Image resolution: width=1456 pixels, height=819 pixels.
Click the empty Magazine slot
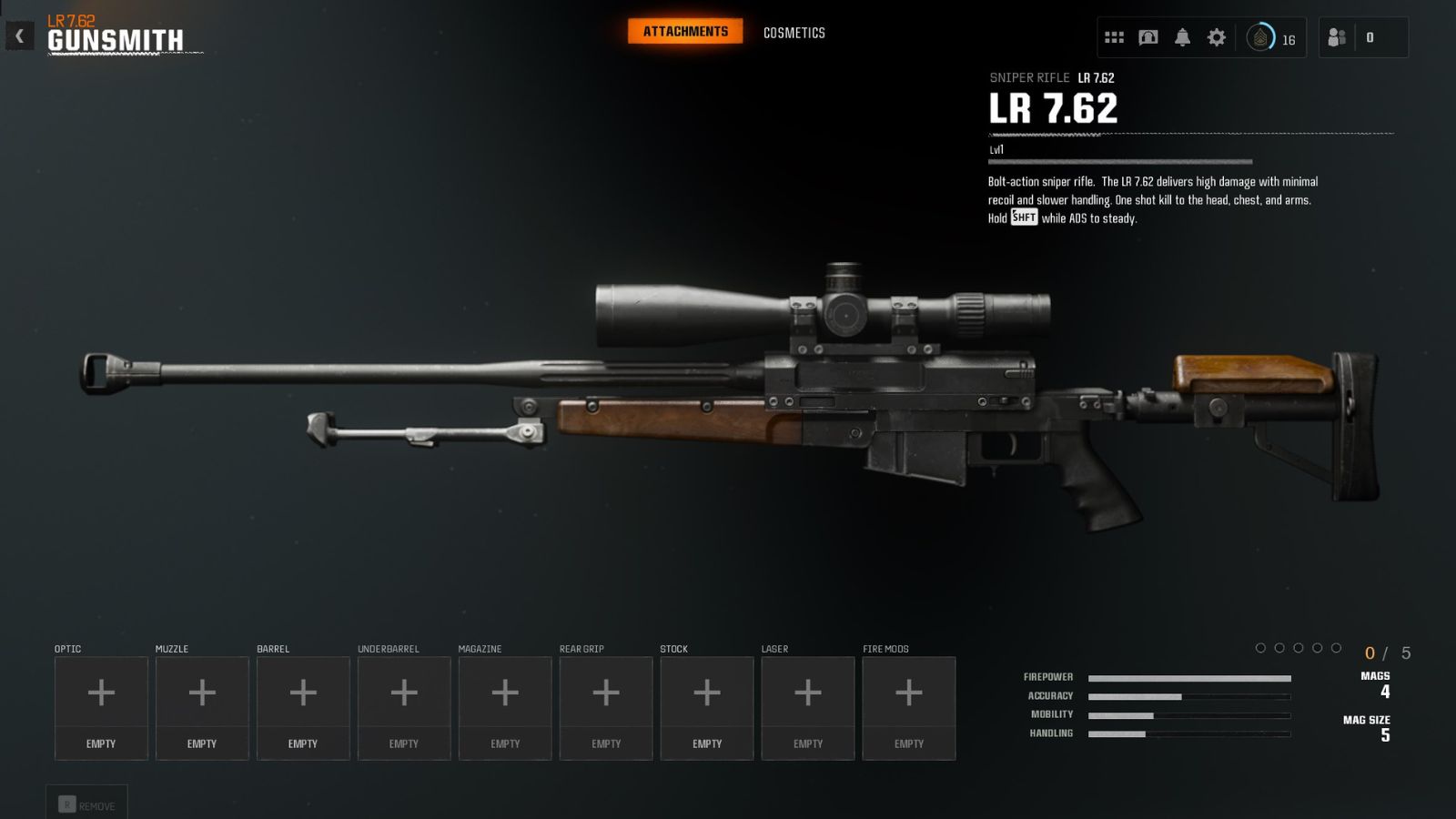point(505,693)
